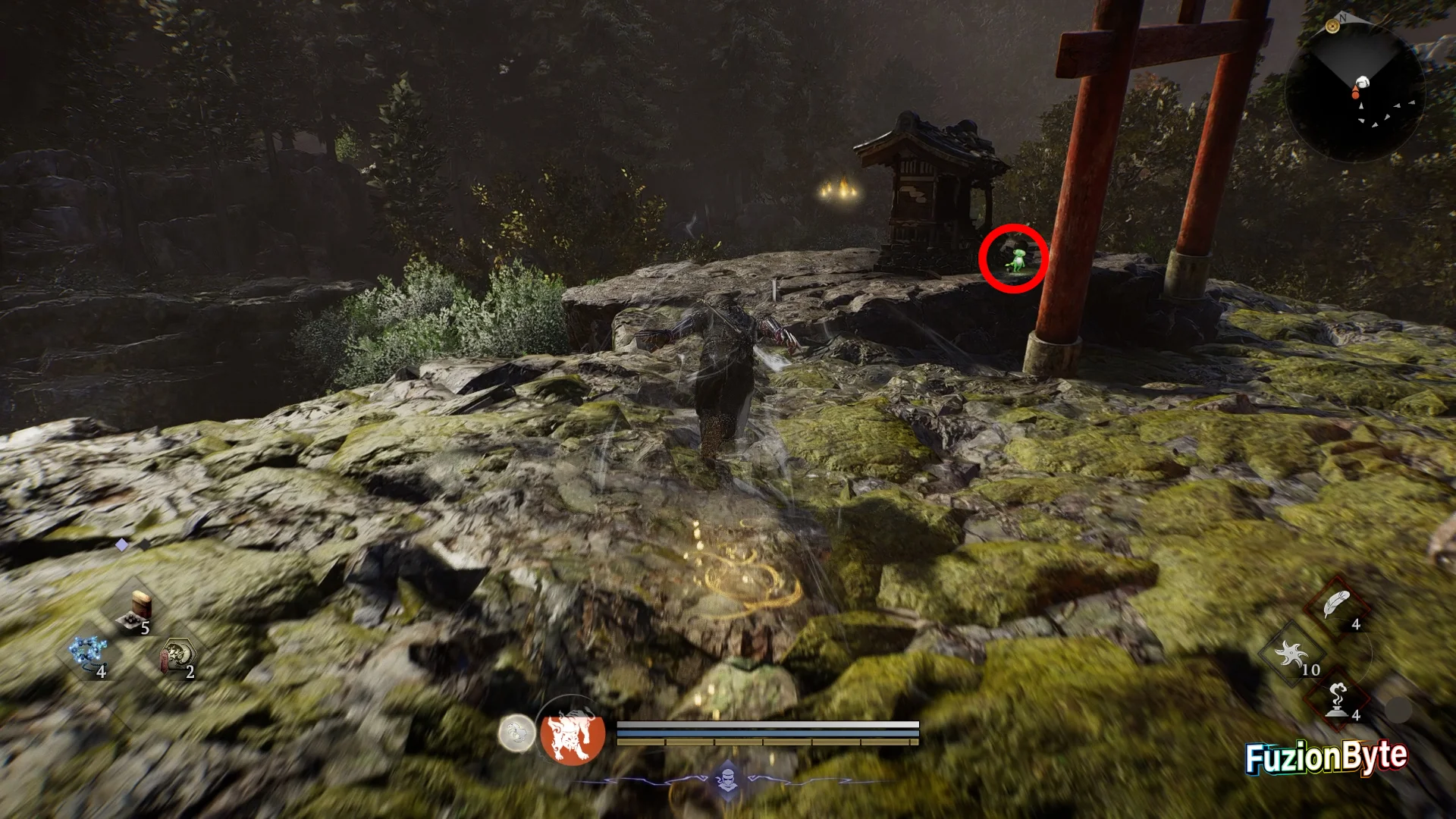The height and width of the screenshot is (819, 1456).
Task: Summon the orange lion guardian spirit
Action: (573, 734)
